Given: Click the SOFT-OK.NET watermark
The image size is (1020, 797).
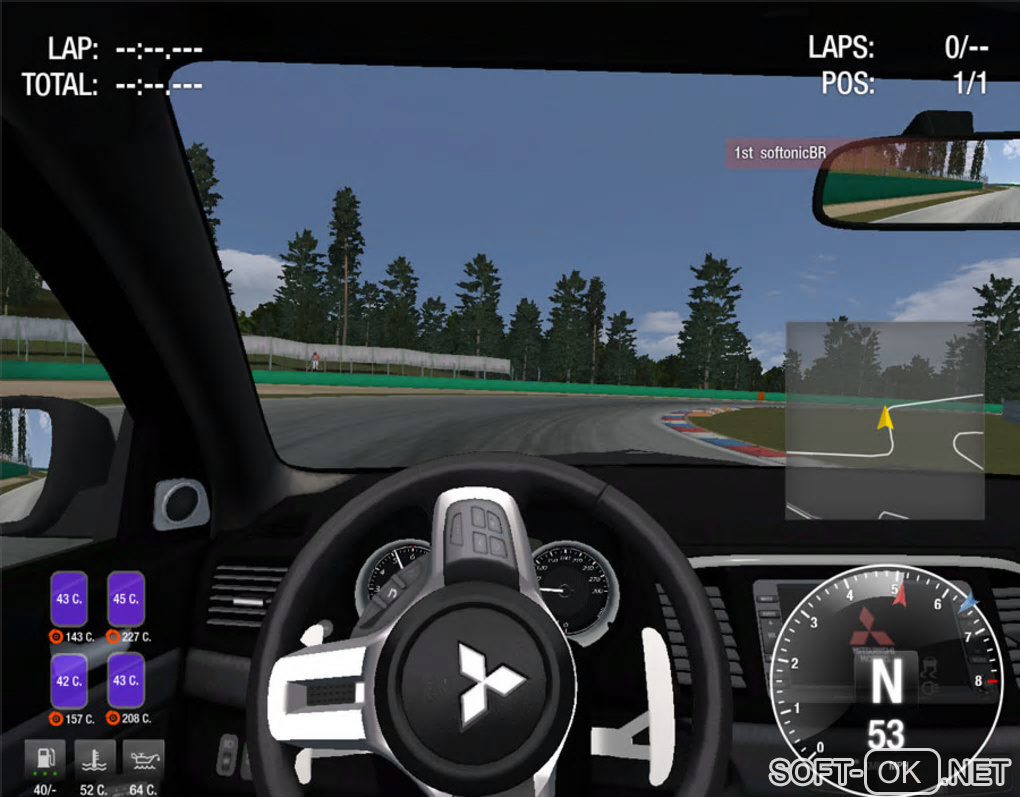Looking at the screenshot, I should pos(889,772).
